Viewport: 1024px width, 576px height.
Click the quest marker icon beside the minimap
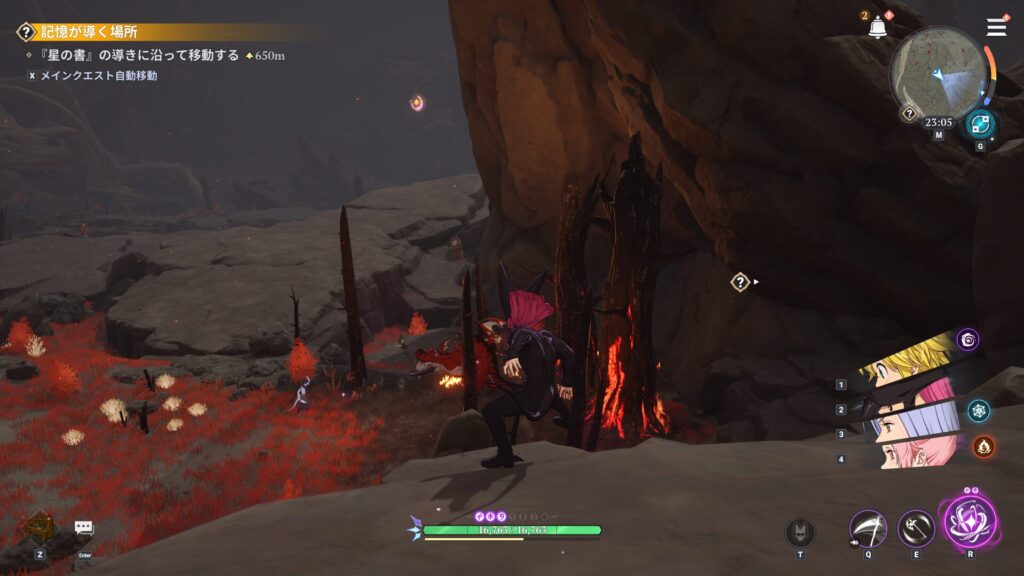(x=909, y=114)
